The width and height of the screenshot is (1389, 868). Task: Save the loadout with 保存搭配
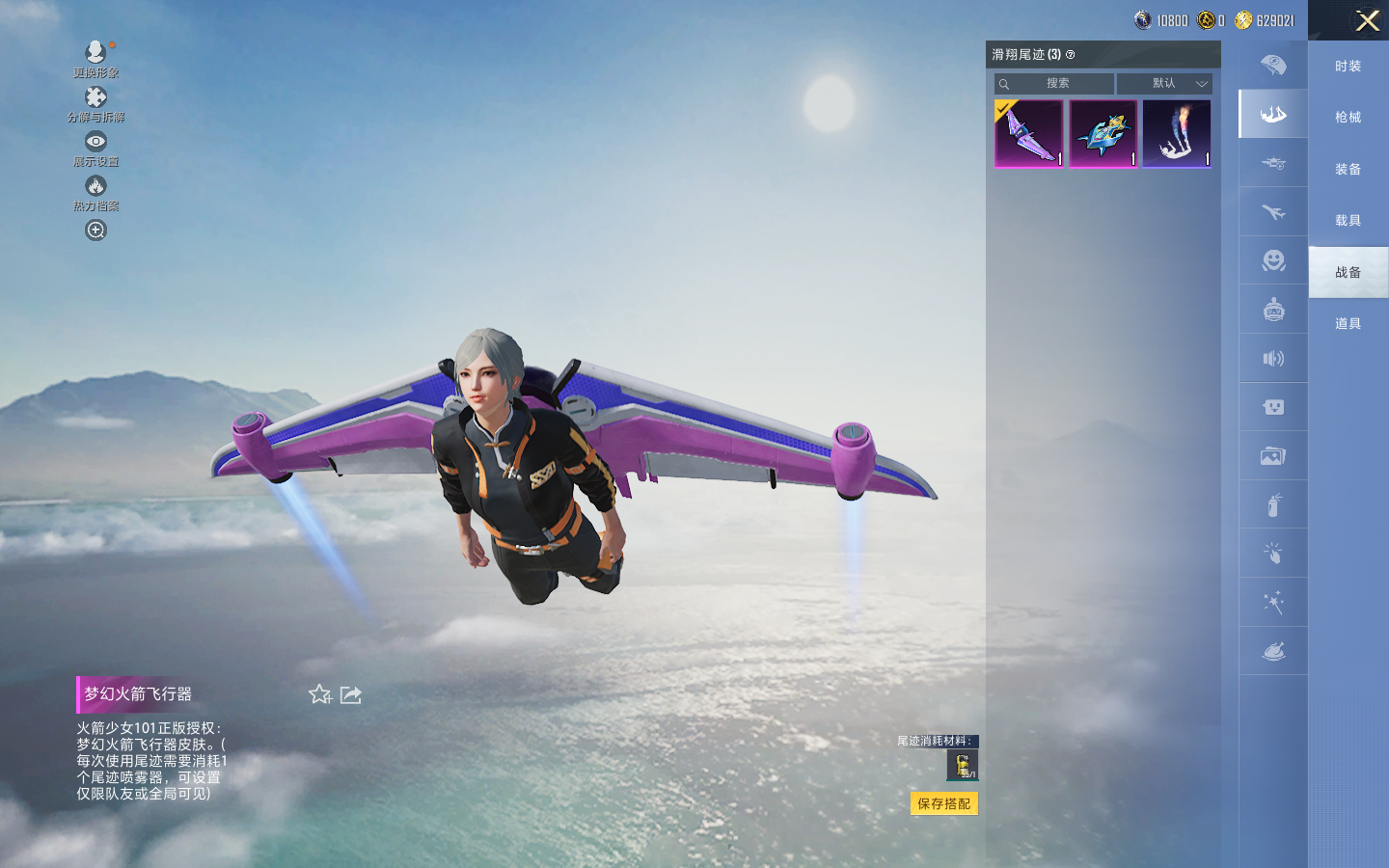[943, 803]
